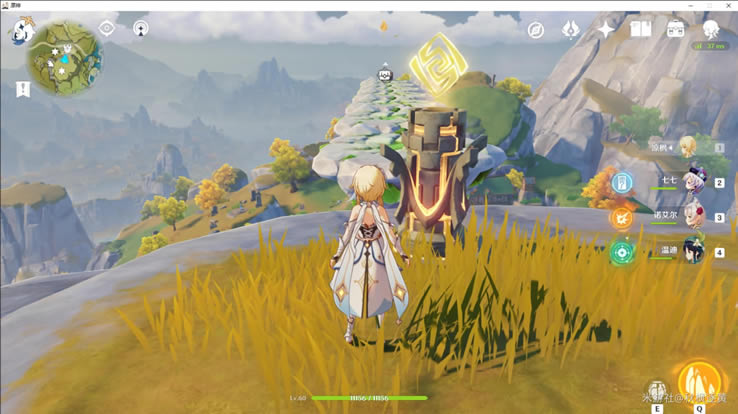738x414 pixels.
Task: Switch to party member 温迪
Action: [694, 251]
